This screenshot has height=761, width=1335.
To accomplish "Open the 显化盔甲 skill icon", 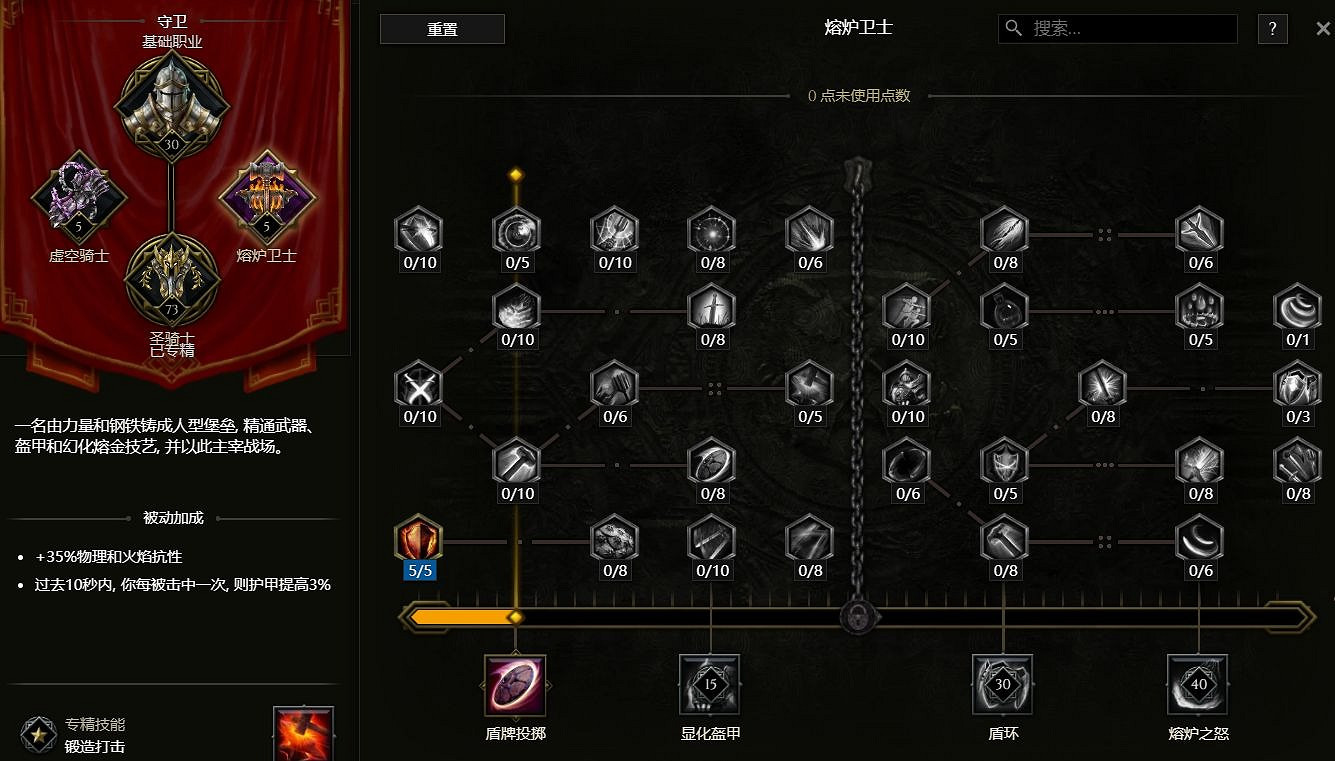I will (x=709, y=685).
